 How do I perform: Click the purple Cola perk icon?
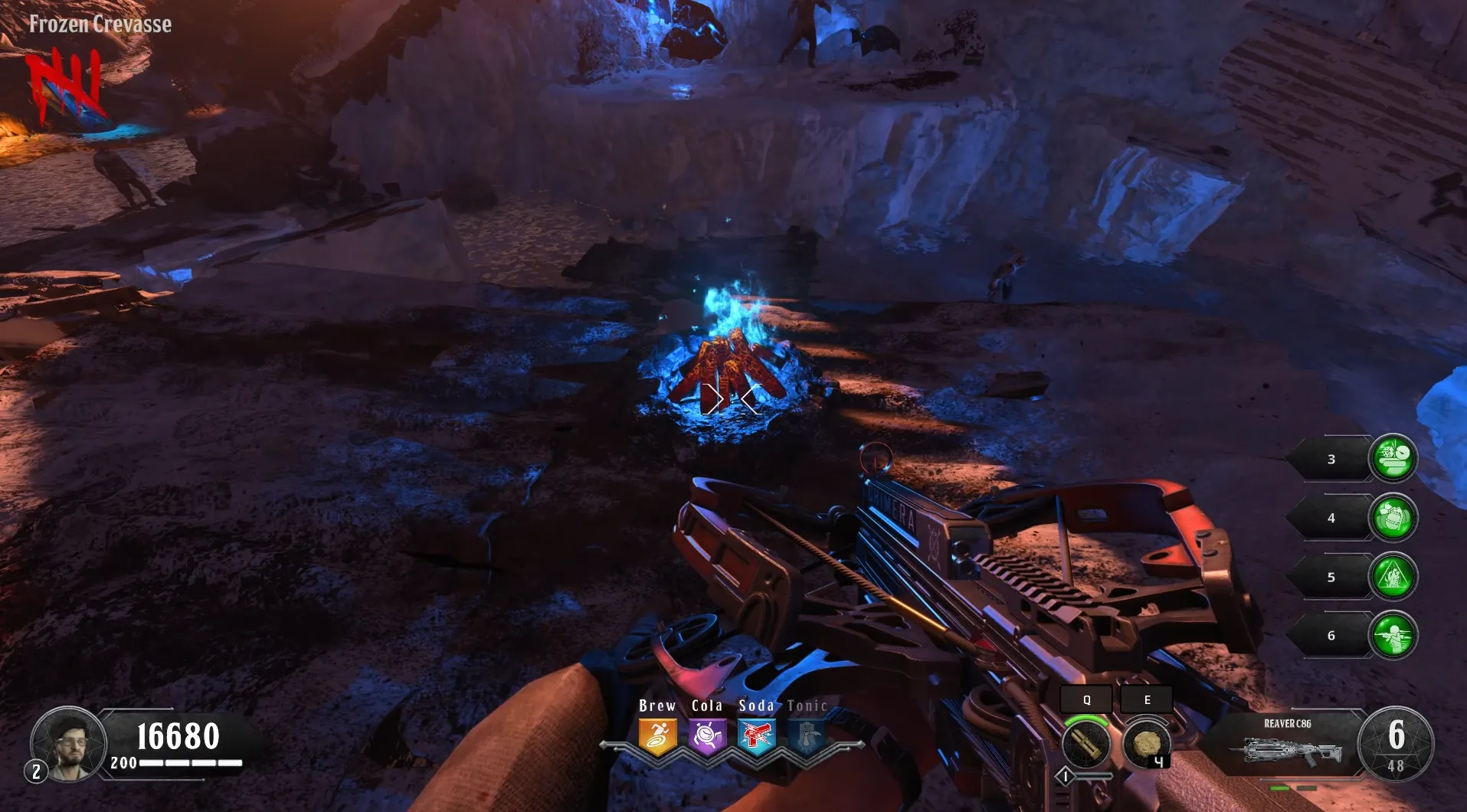[707, 737]
